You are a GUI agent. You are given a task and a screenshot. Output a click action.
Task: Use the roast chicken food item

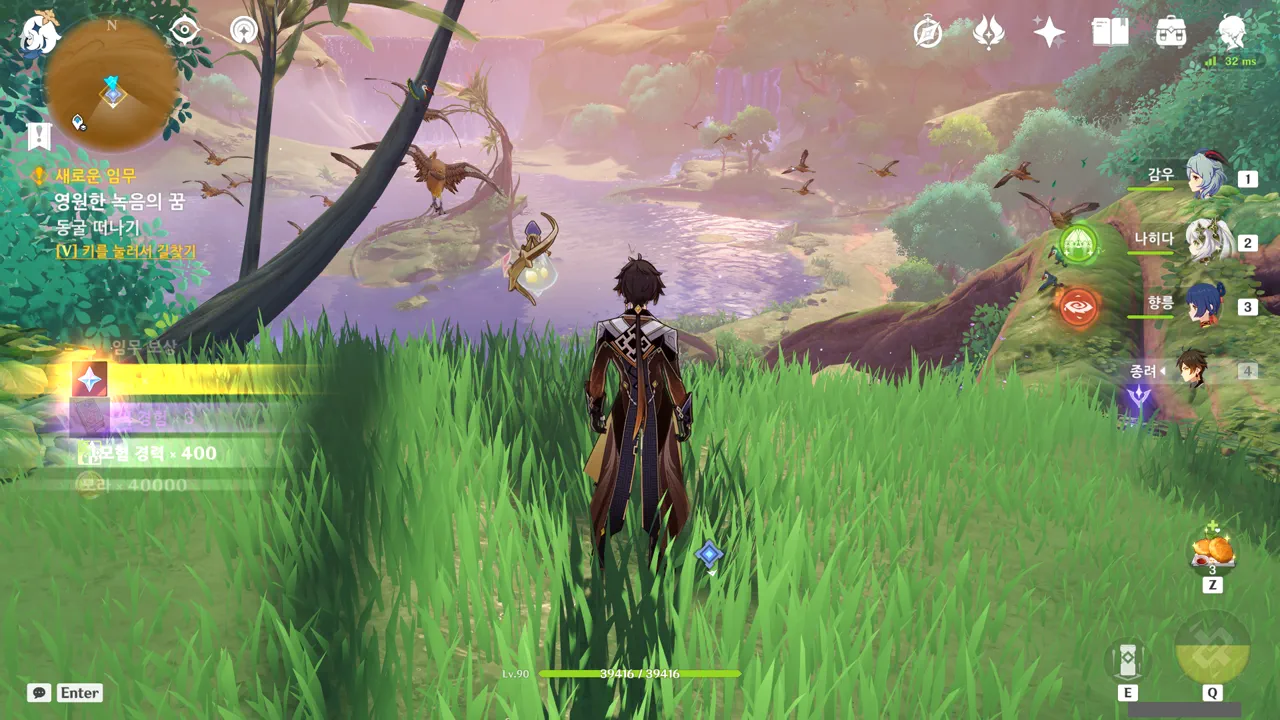point(1212,551)
